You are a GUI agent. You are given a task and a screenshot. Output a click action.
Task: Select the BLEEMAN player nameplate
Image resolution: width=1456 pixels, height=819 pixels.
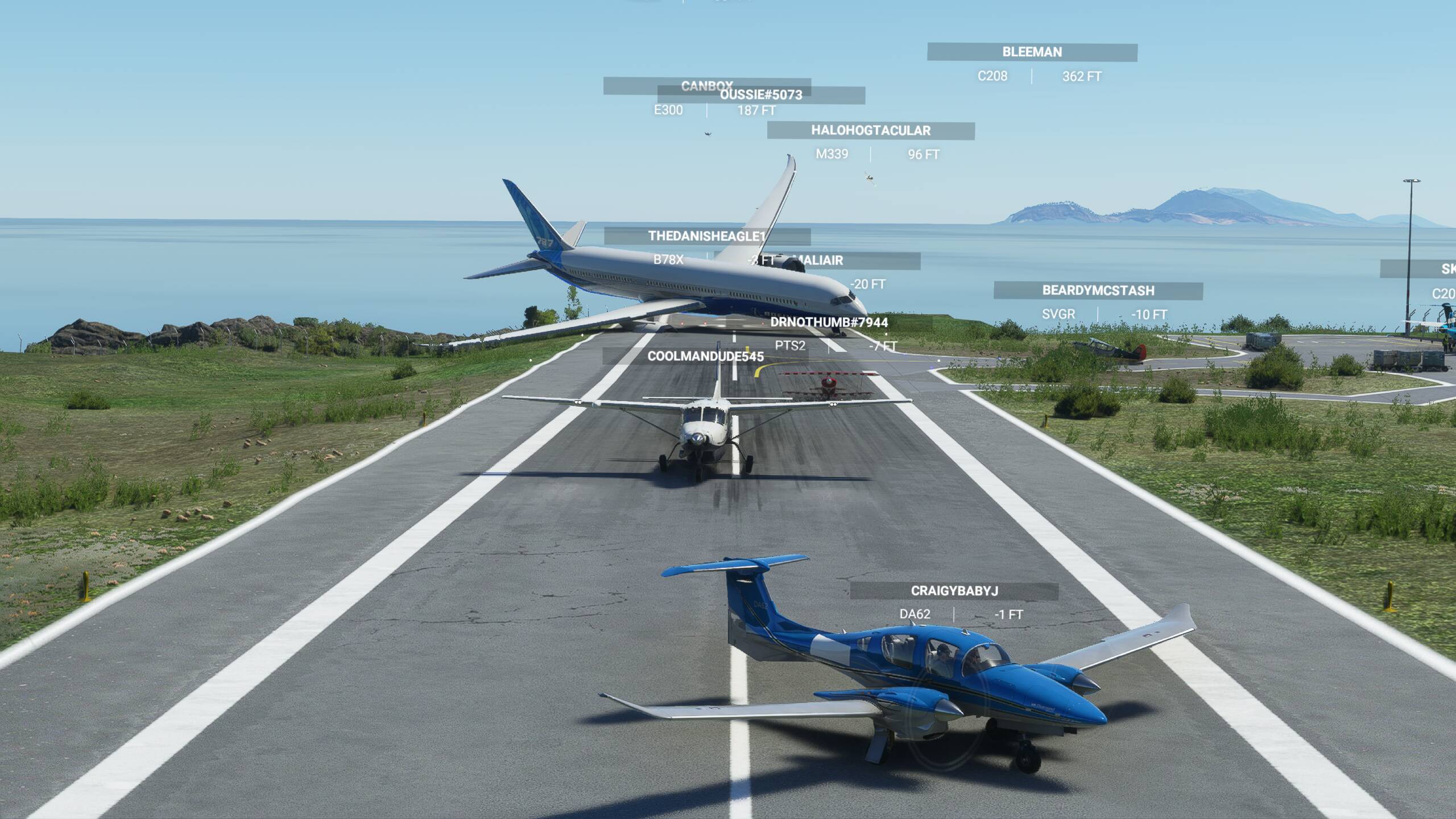(x=1032, y=52)
